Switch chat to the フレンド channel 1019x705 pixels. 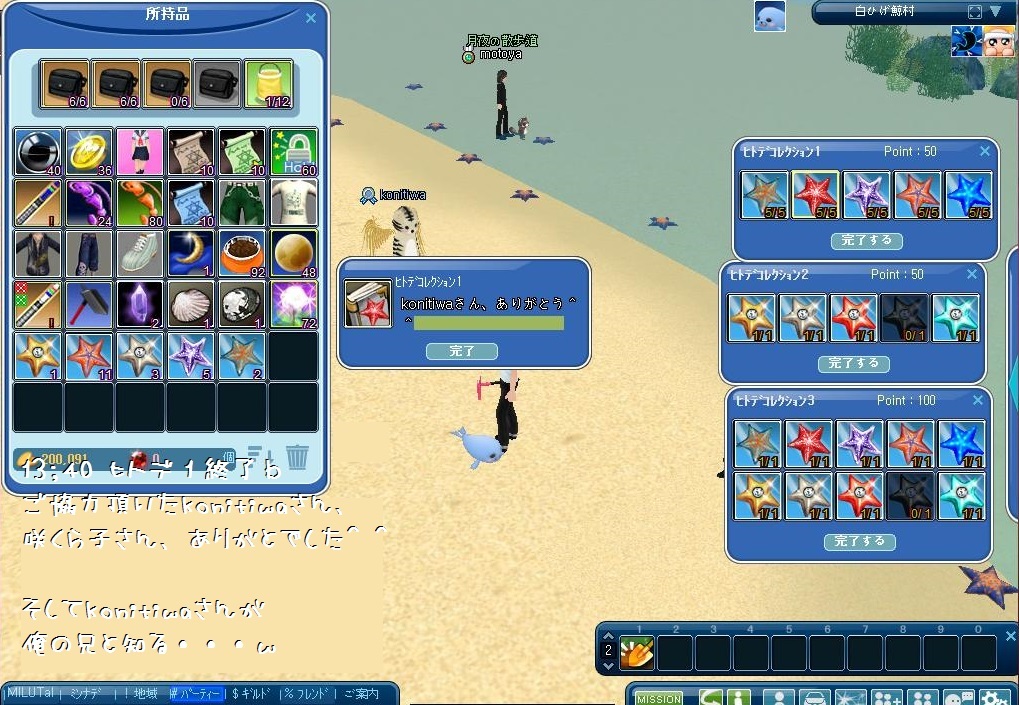[307, 693]
